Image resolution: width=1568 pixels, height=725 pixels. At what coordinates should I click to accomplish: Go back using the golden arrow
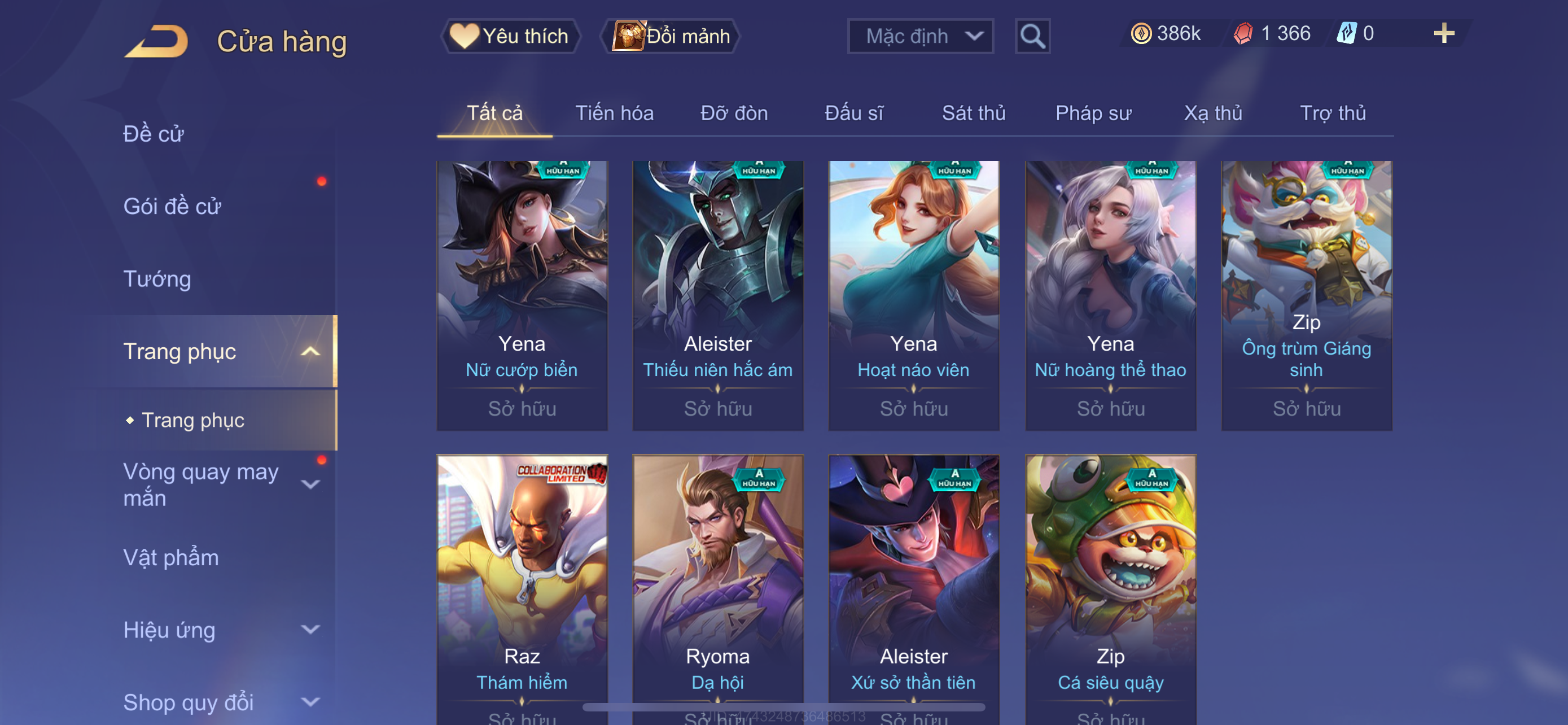coord(157,41)
